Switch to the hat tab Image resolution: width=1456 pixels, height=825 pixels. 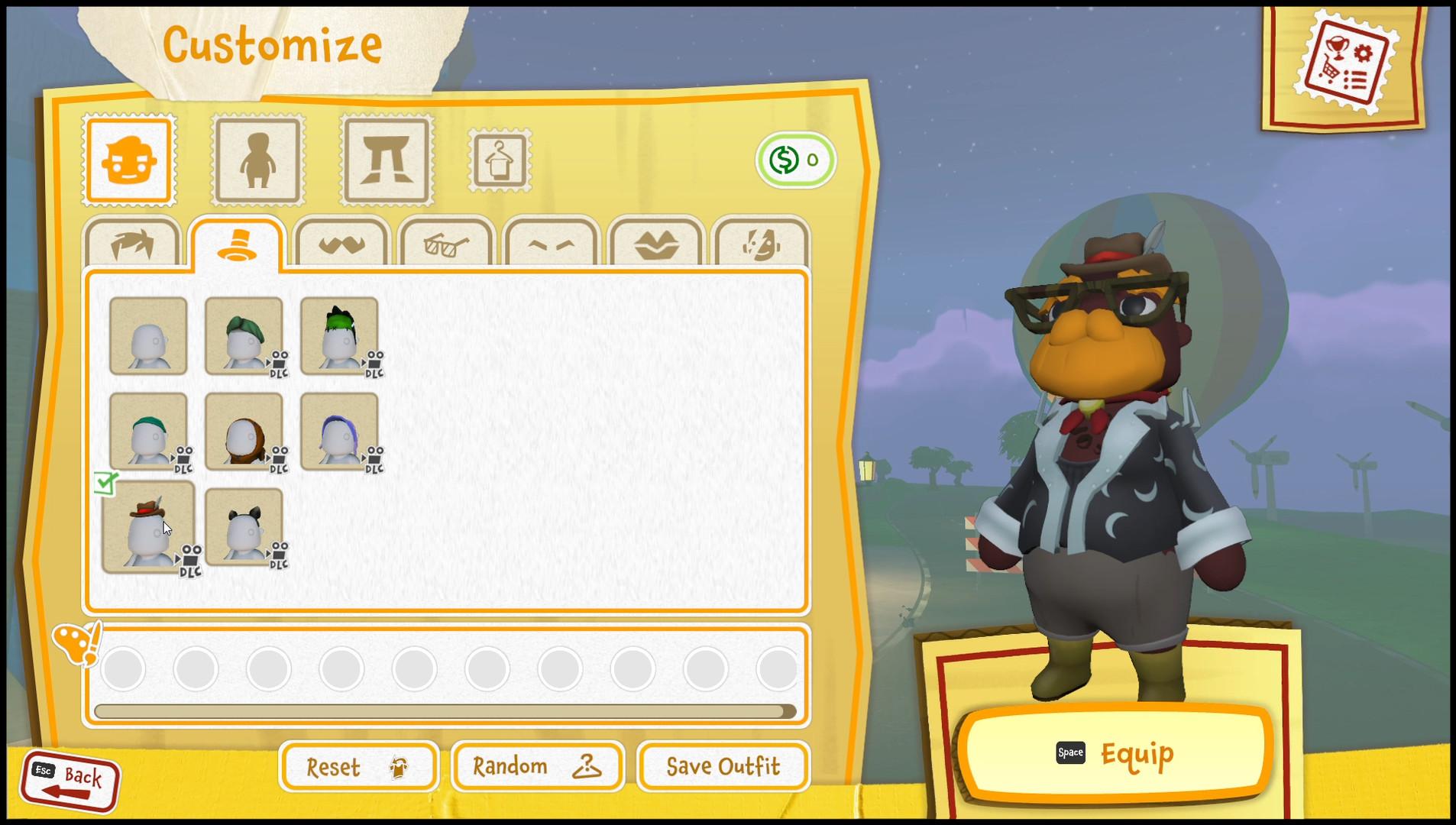click(239, 243)
